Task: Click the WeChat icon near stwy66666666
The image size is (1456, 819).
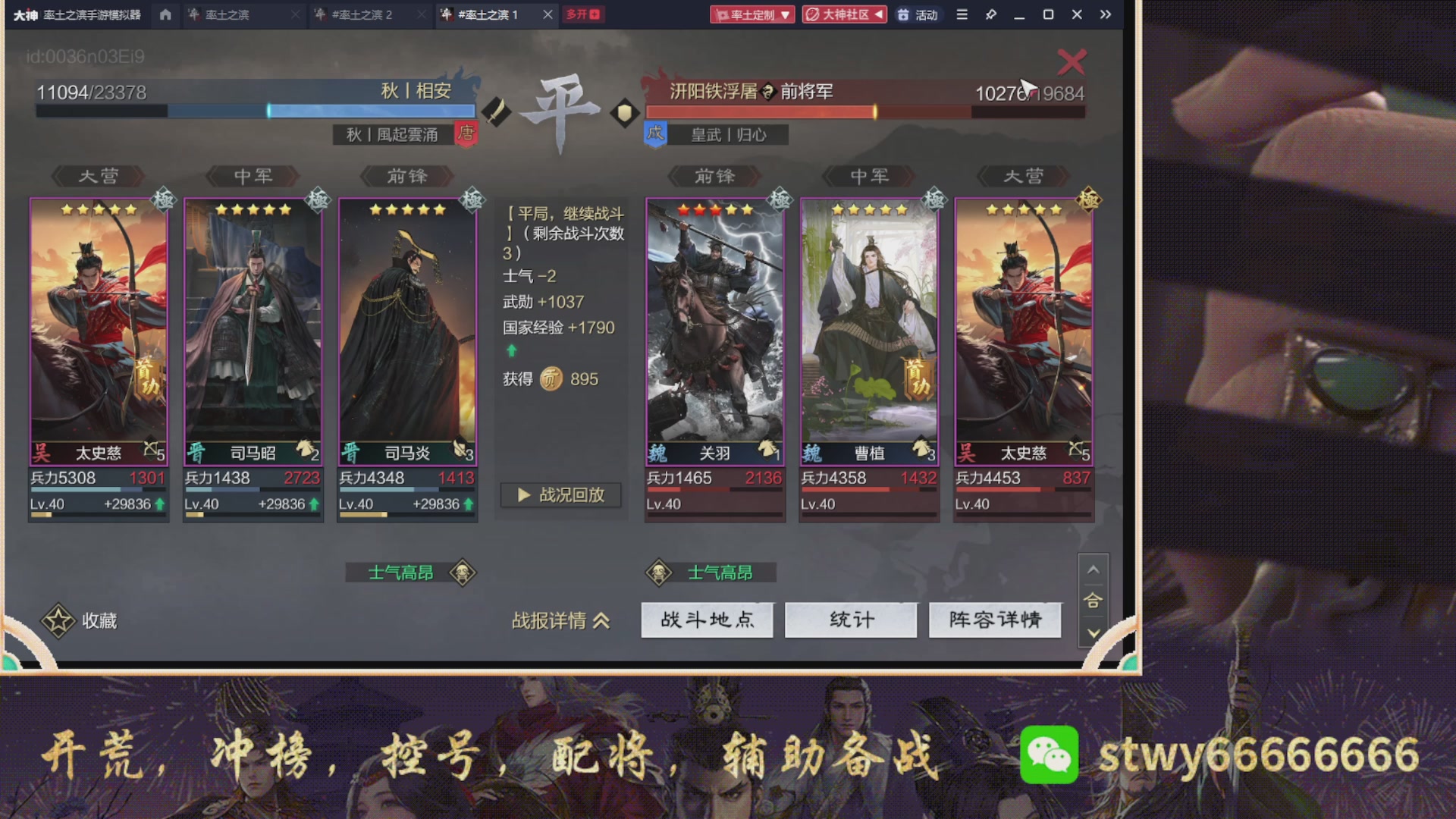Action: pyautogui.click(x=1049, y=755)
